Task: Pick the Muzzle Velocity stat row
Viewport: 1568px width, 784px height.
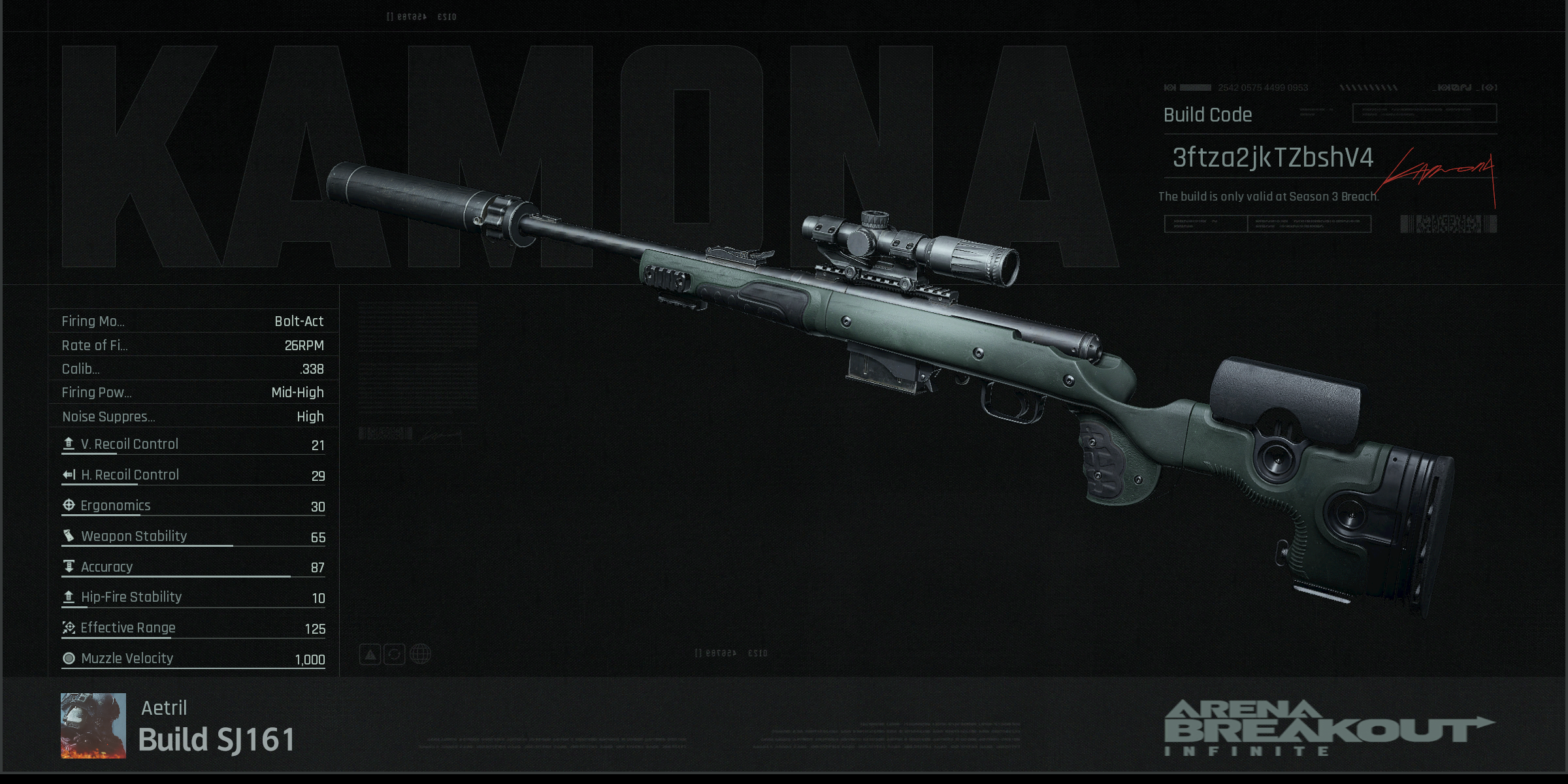Action: click(193, 659)
